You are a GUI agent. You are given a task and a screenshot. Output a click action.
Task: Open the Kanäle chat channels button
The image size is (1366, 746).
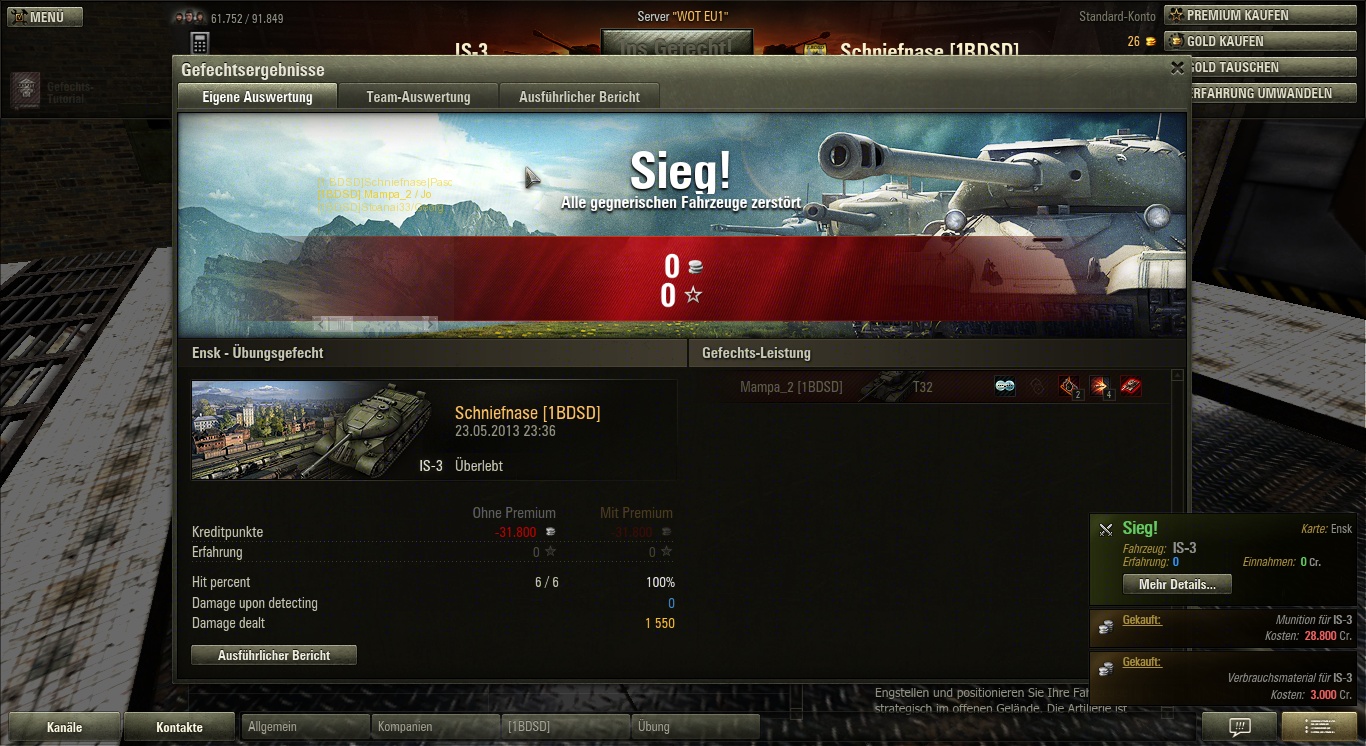[x=64, y=727]
